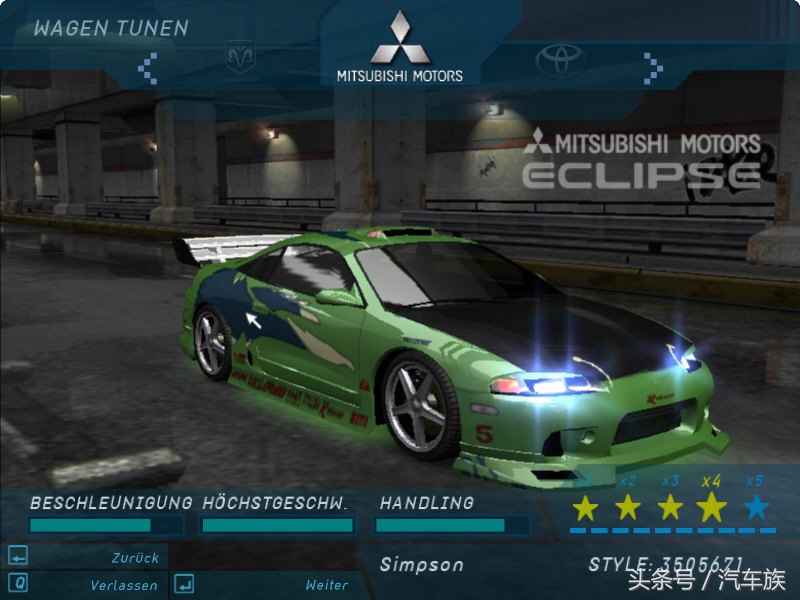This screenshot has width=800, height=600.
Task: Choose the Toyota brand logo
Action: [560, 60]
